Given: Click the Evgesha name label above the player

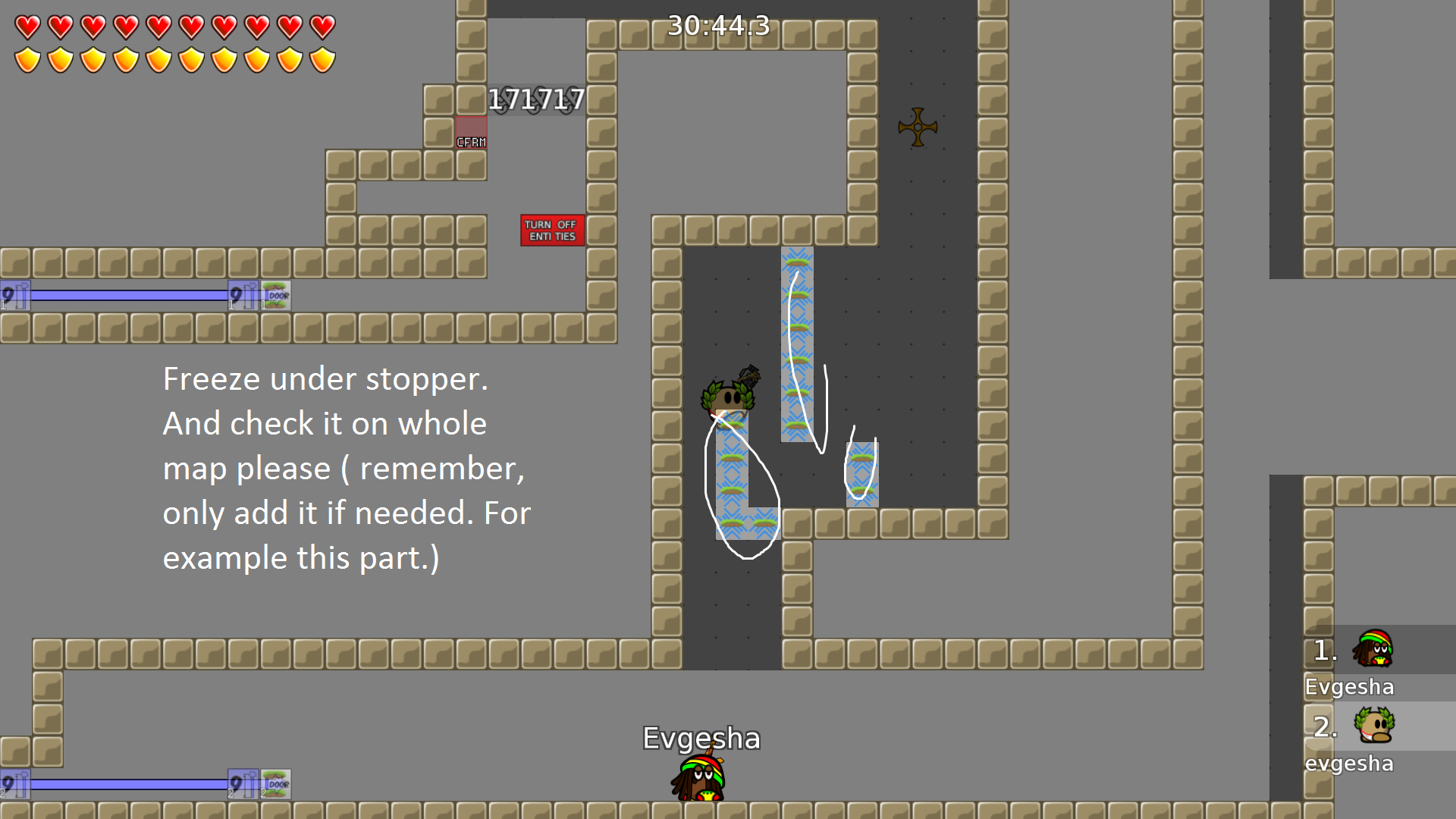Looking at the screenshot, I should 701,737.
